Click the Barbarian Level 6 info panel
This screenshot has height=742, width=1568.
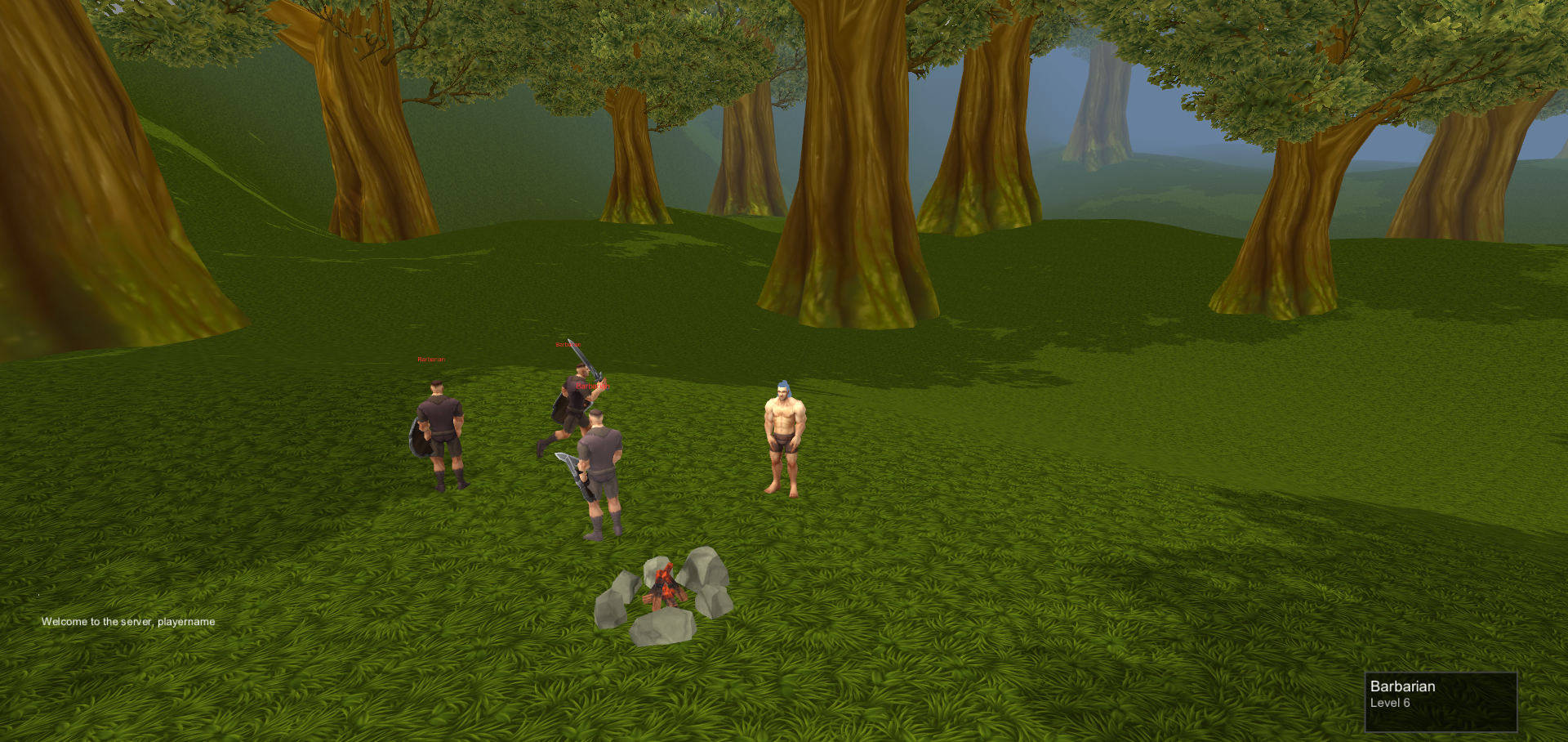tap(1441, 701)
